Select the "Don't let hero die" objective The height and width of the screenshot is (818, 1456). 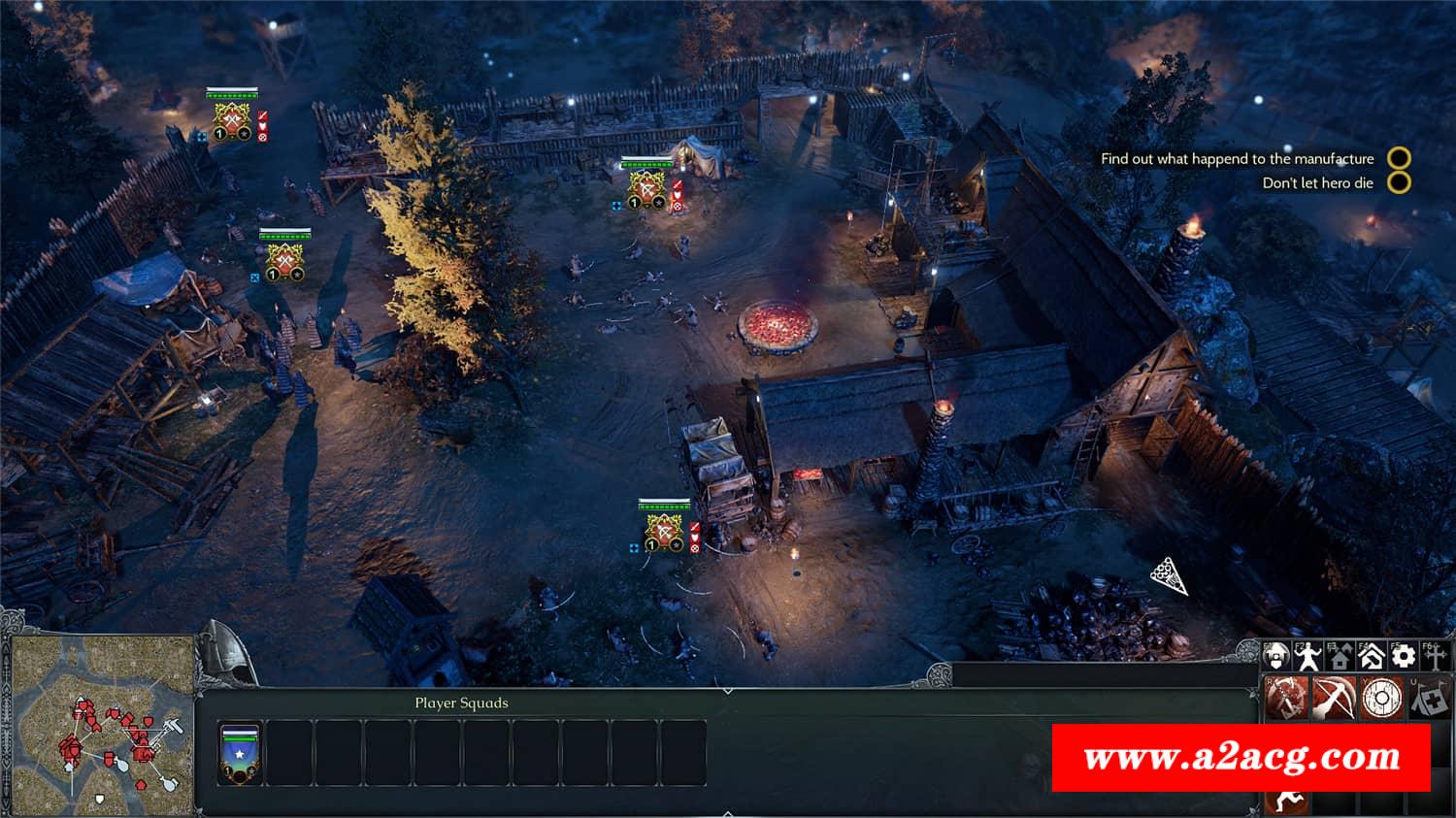point(1317,182)
